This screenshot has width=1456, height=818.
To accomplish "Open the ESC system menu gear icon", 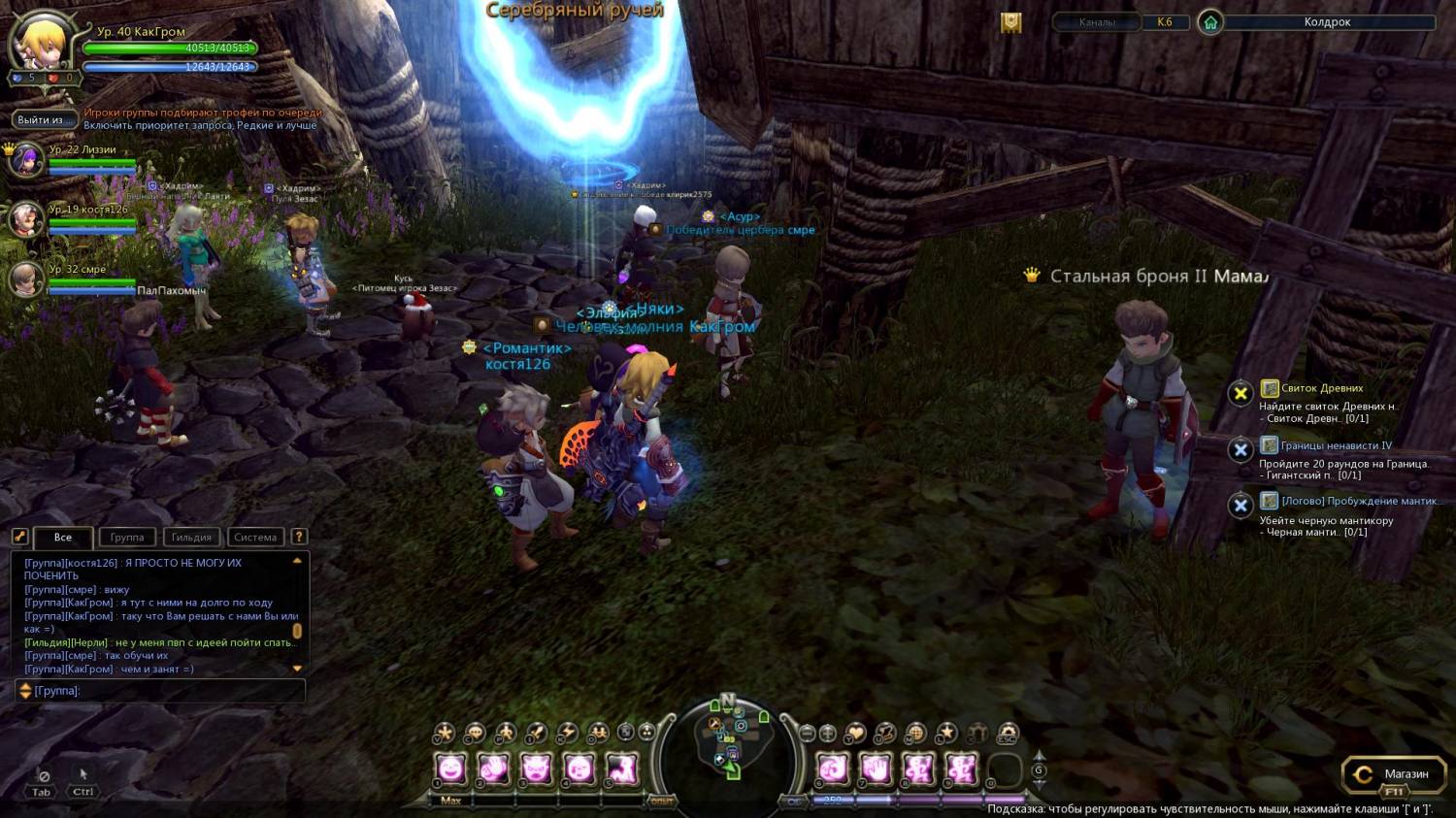I will click(x=1009, y=734).
